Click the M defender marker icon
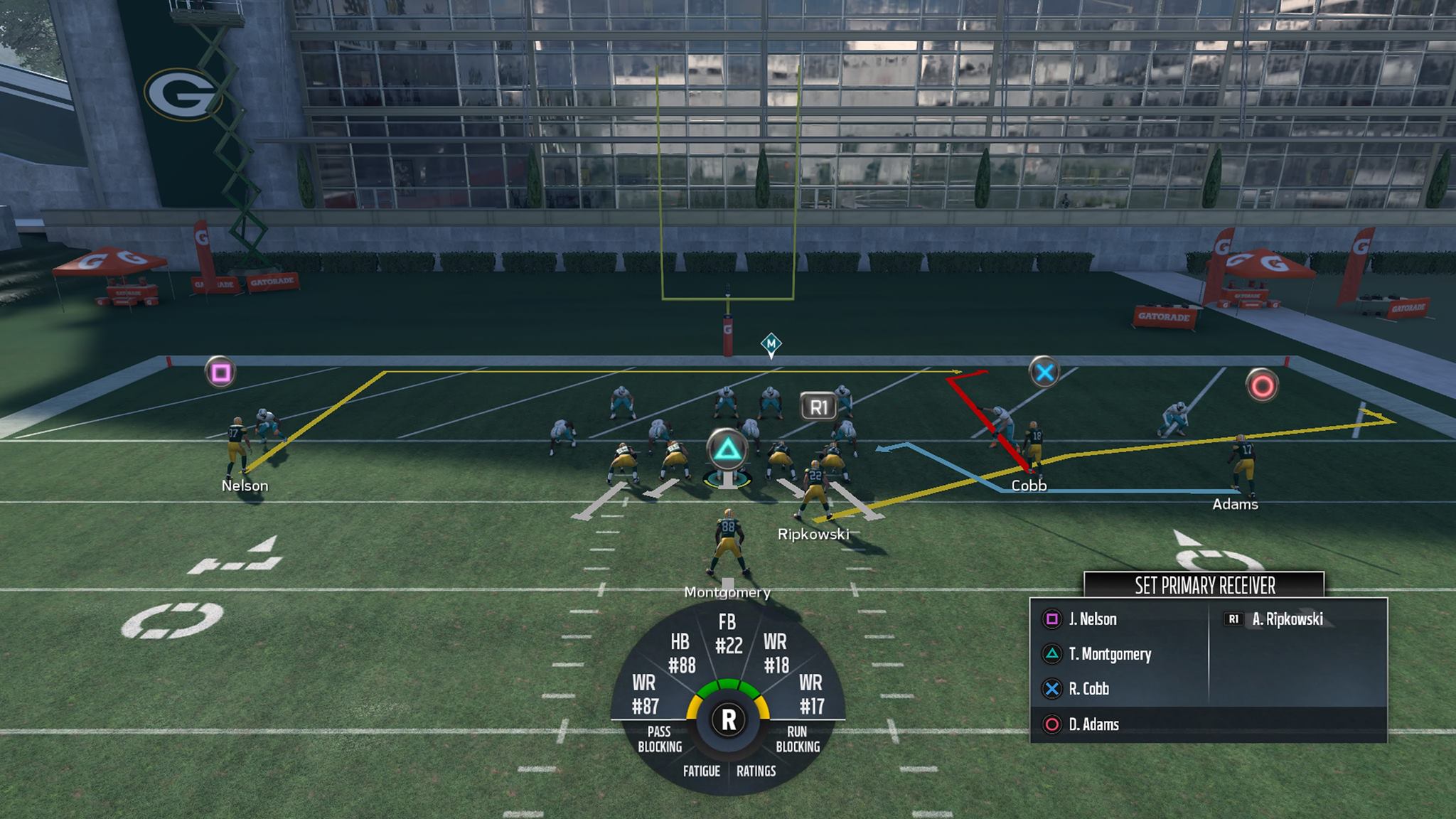Screen dimensions: 1456x819 coord(771,345)
